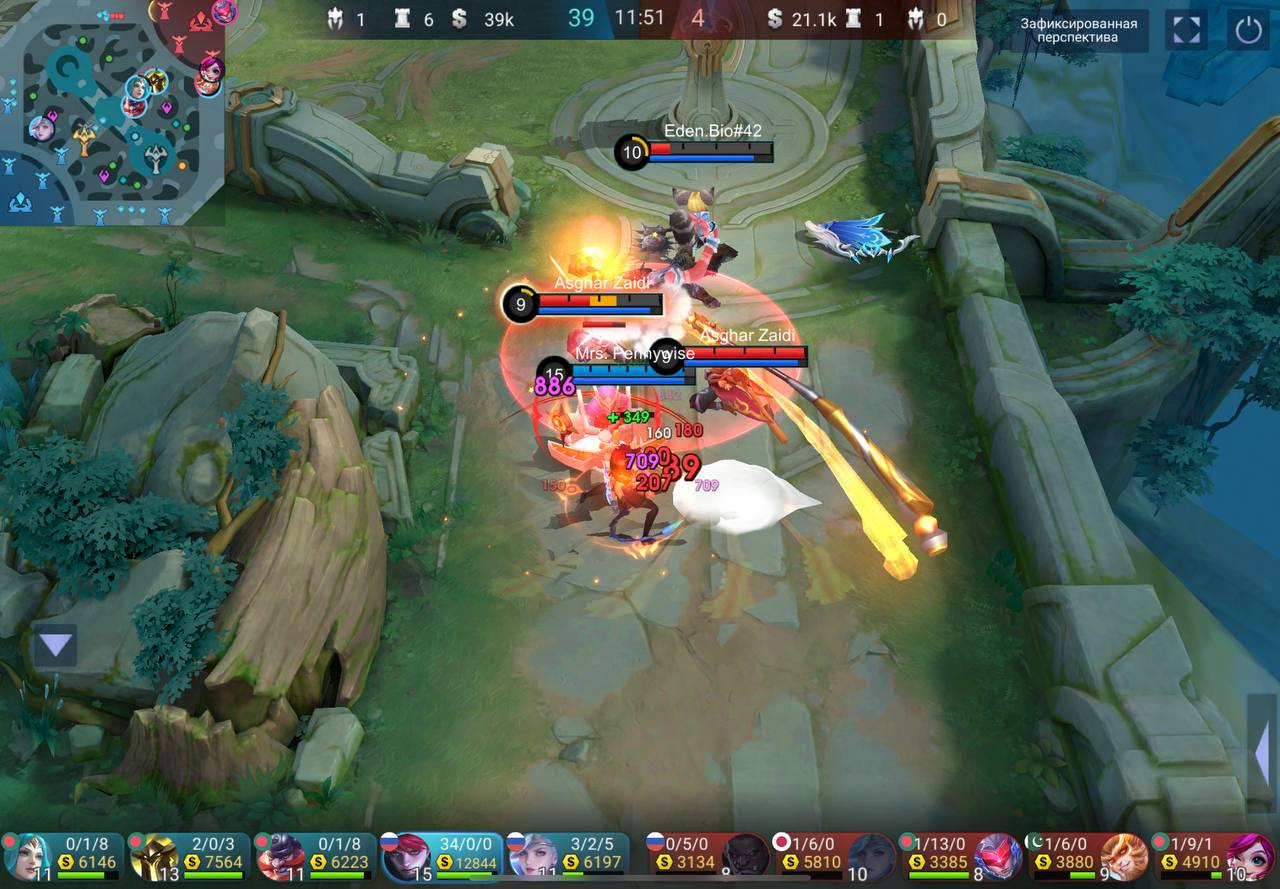Switch to fullscreen with the expand icon
1280x889 pixels.
[x=1186, y=30]
